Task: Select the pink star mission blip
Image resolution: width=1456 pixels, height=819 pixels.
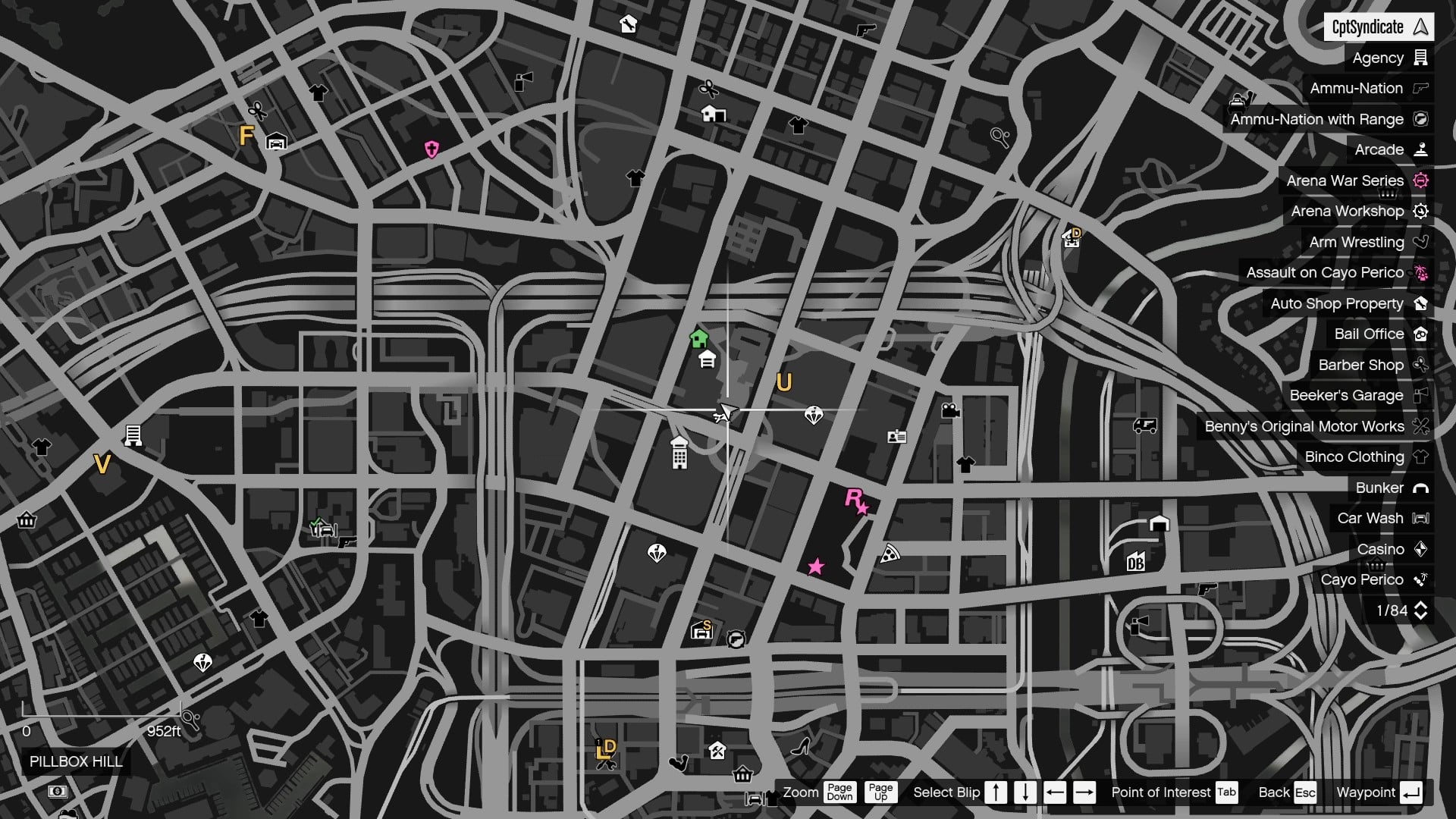Action: (x=815, y=566)
